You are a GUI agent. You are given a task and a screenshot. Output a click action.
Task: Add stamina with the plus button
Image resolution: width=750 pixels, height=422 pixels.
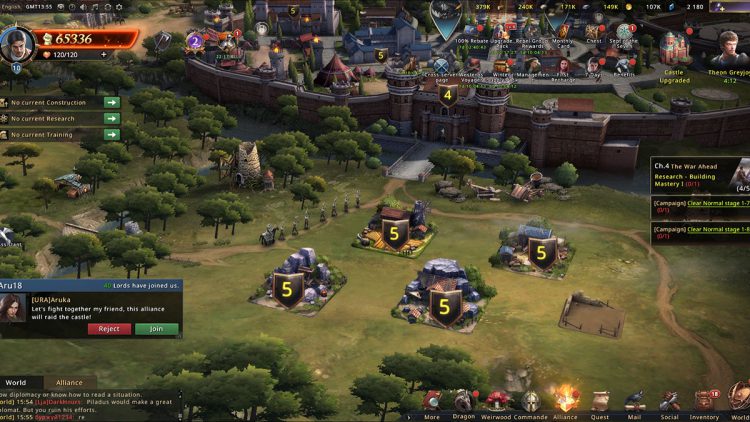tap(103, 55)
